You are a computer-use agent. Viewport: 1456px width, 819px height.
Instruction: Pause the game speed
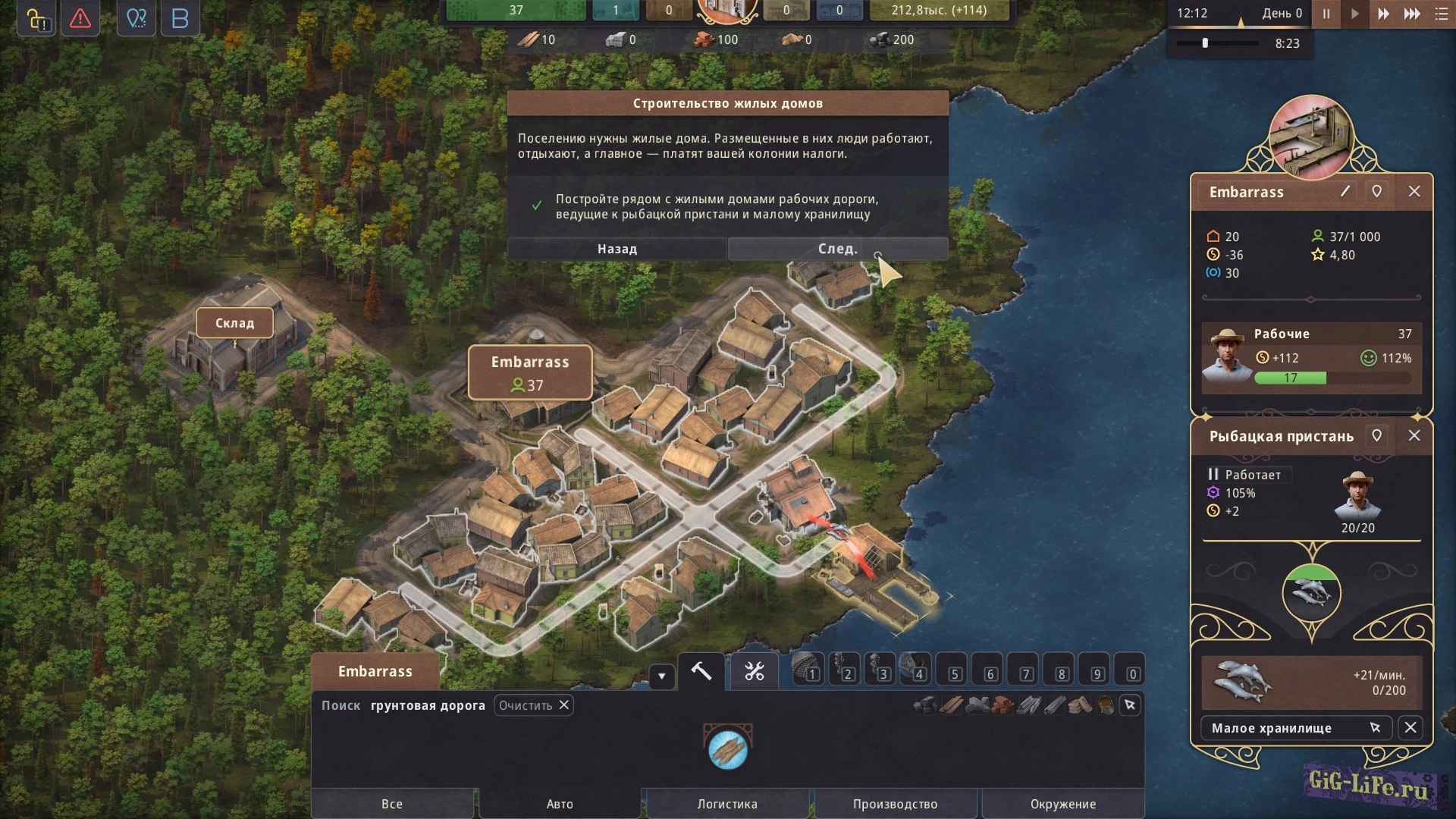1326,14
